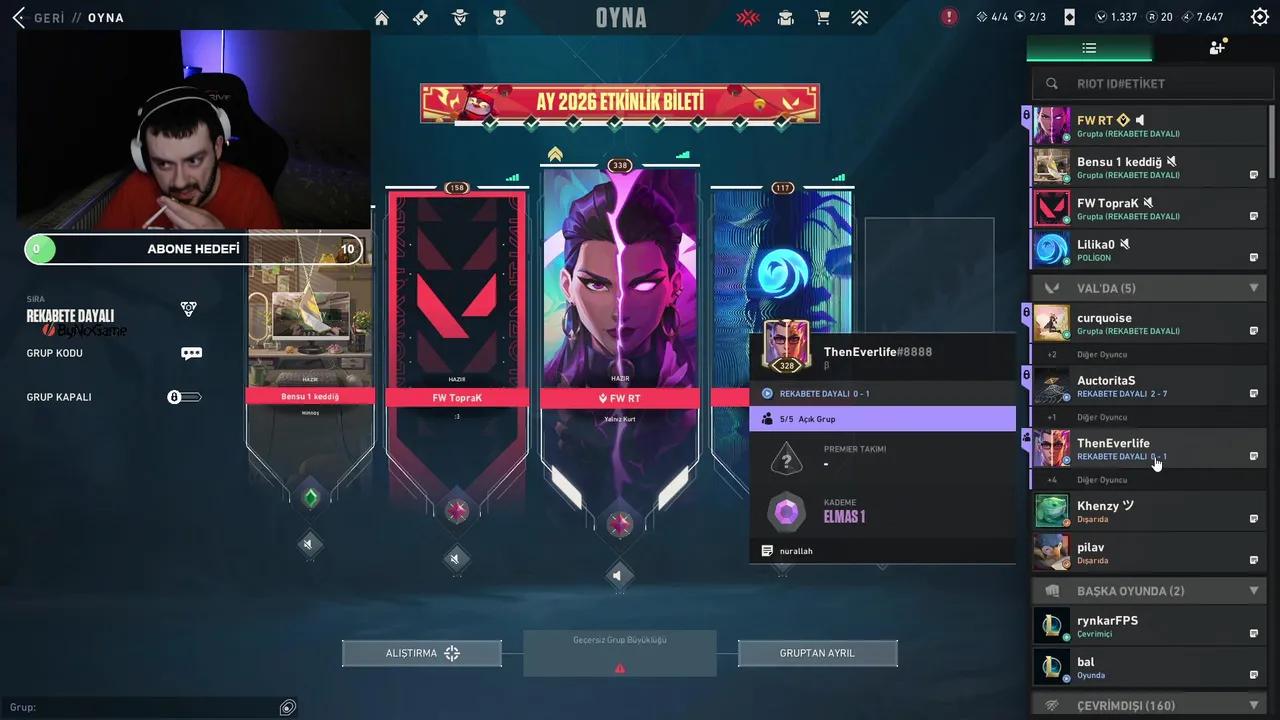Image resolution: width=1280 pixels, height=720 pixels.
Task: Click GRUPTAN AYRIL to leave the party
Action: pyautogui.click(x=817, y=653)
